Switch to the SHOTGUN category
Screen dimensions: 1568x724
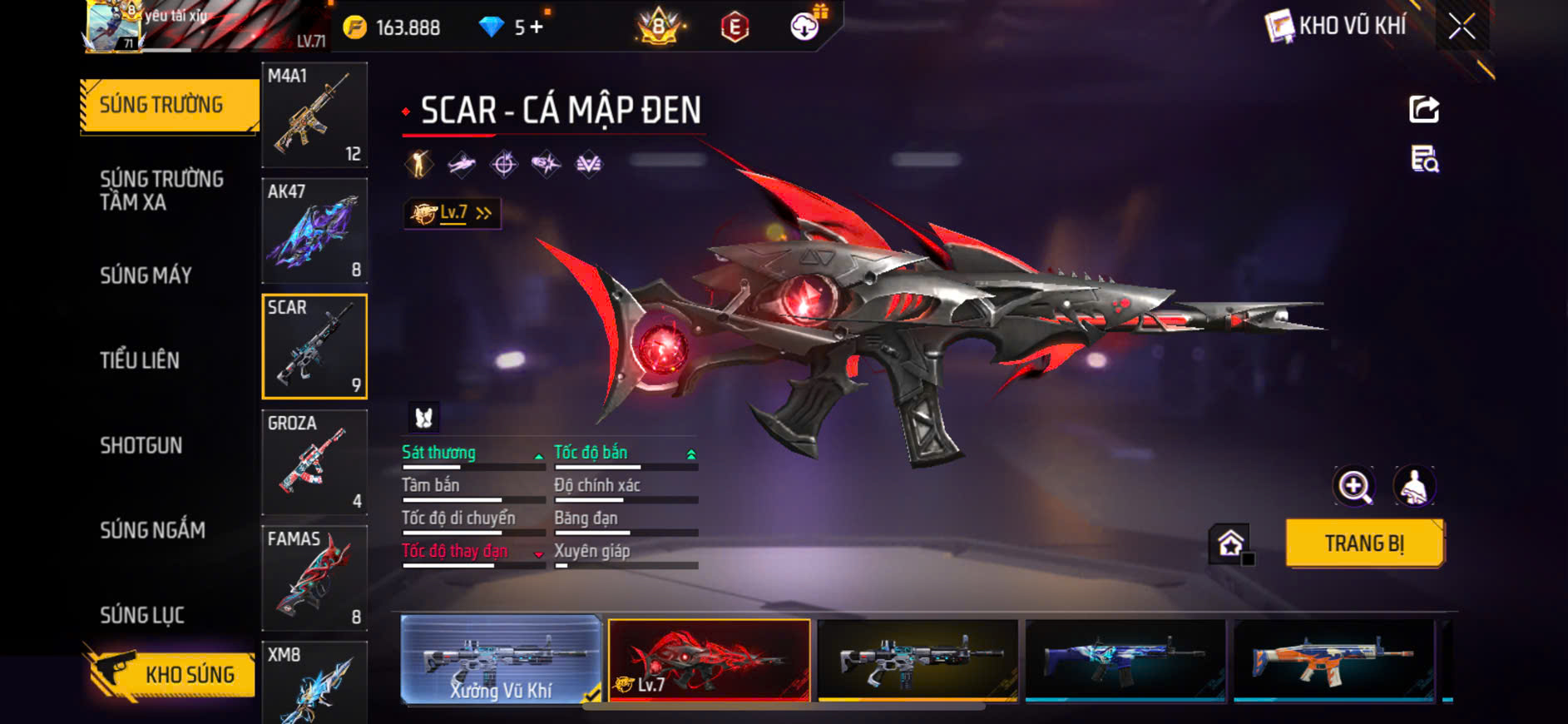(x=141, y=445)
